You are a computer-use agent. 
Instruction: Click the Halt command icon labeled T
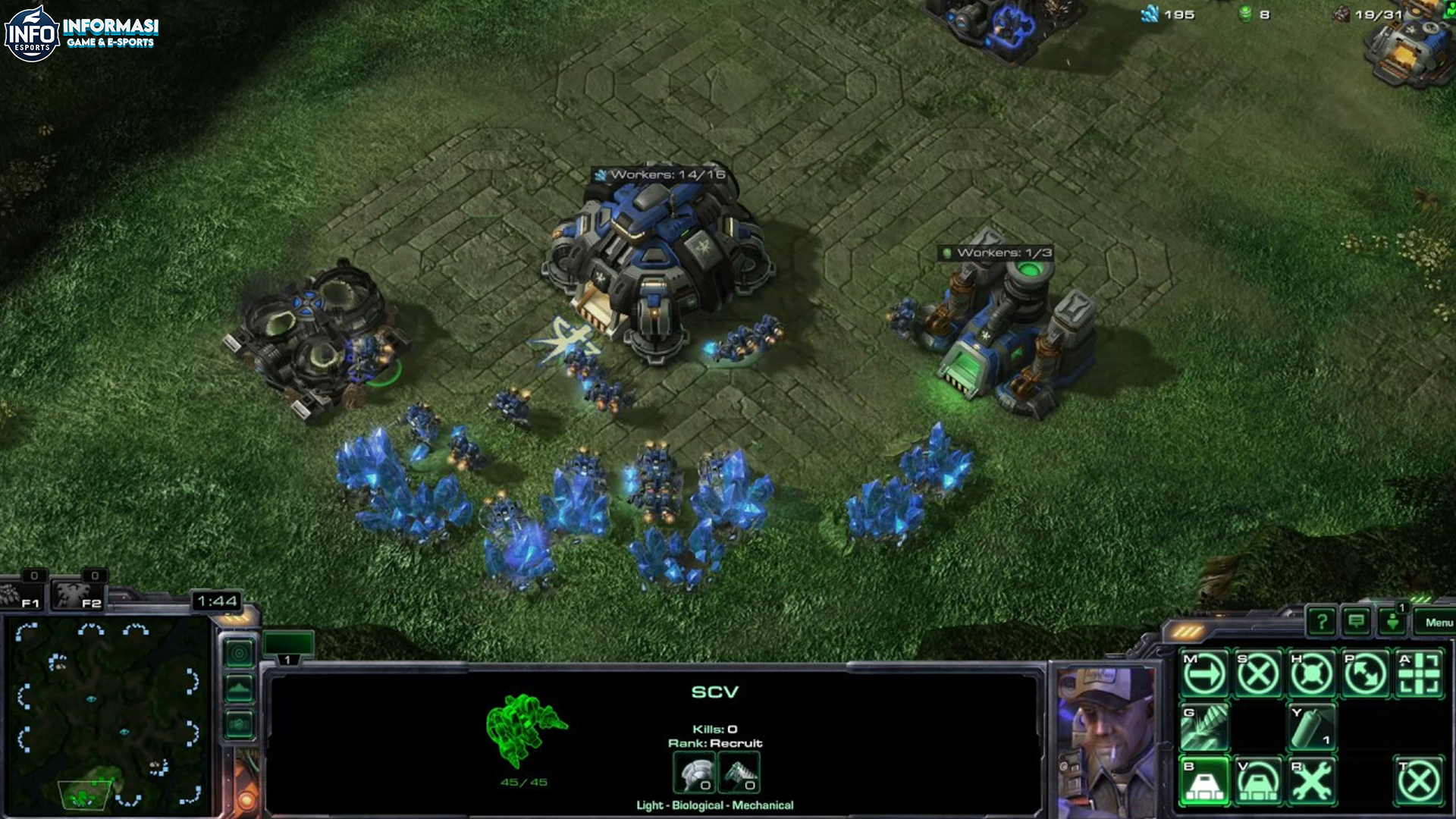click(x=1417, y=782)
